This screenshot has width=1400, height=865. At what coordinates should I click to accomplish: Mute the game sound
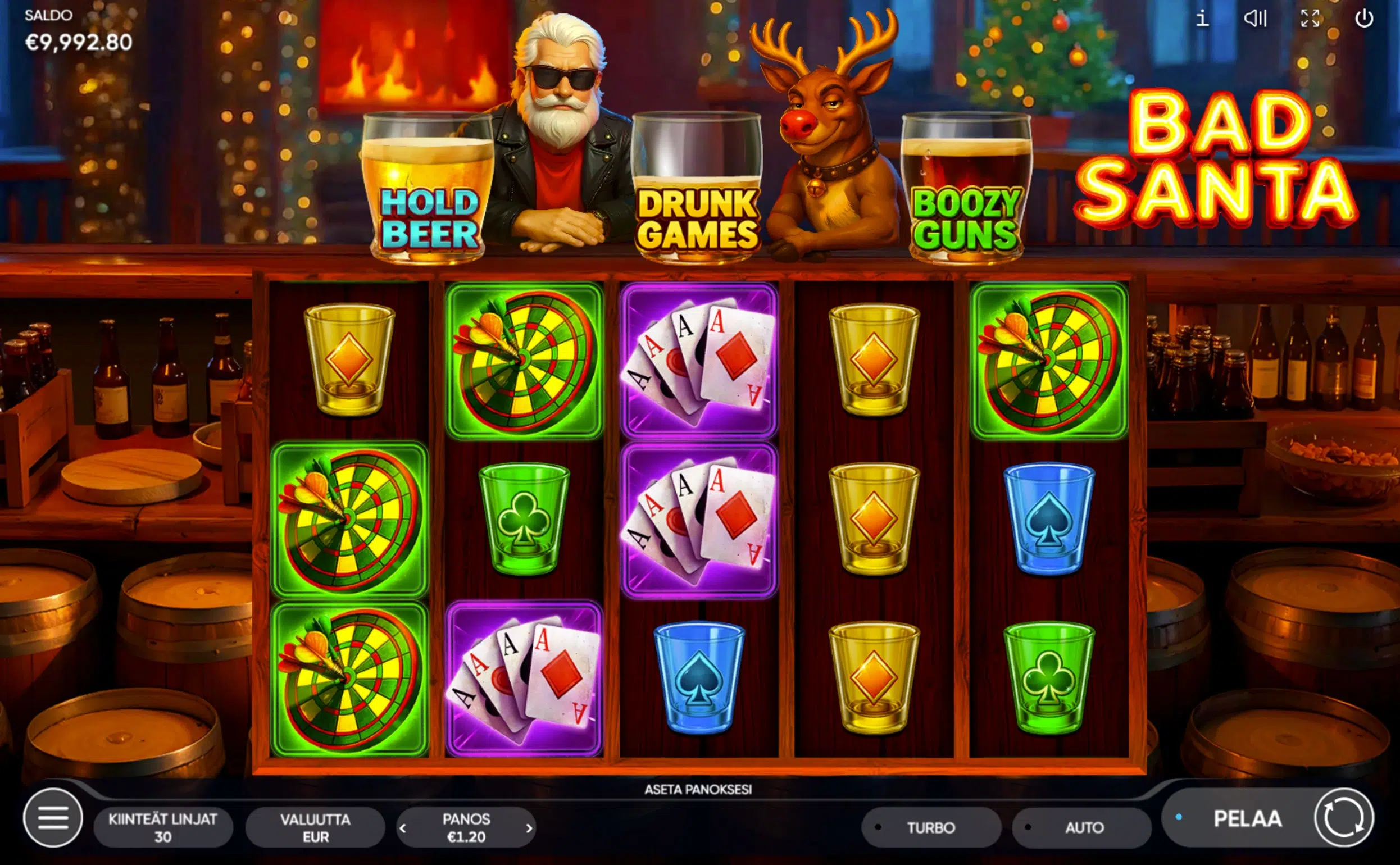pyautogui.click(x=1256, y=19)
